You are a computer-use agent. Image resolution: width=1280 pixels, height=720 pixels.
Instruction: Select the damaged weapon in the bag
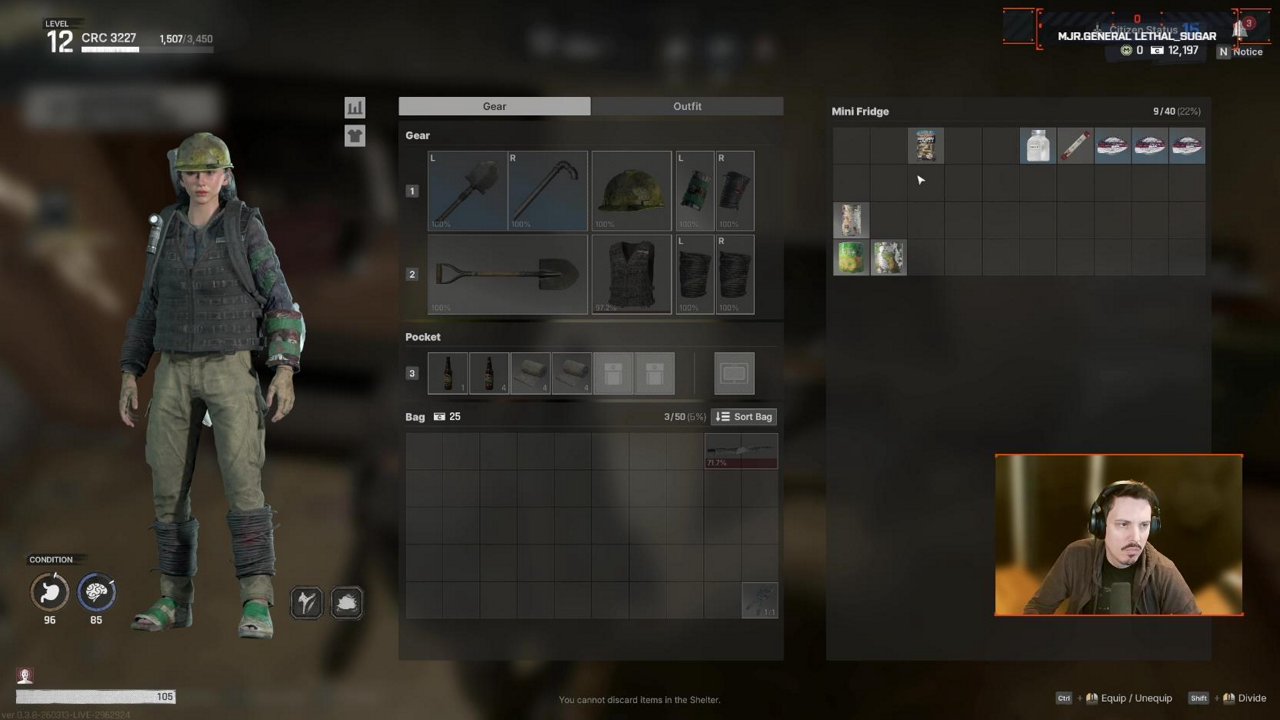point(741,451)
